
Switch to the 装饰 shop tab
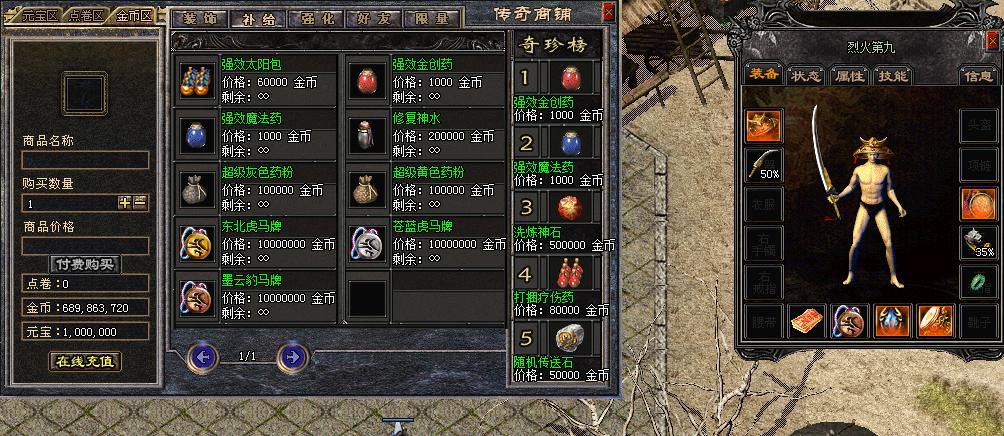198,18
